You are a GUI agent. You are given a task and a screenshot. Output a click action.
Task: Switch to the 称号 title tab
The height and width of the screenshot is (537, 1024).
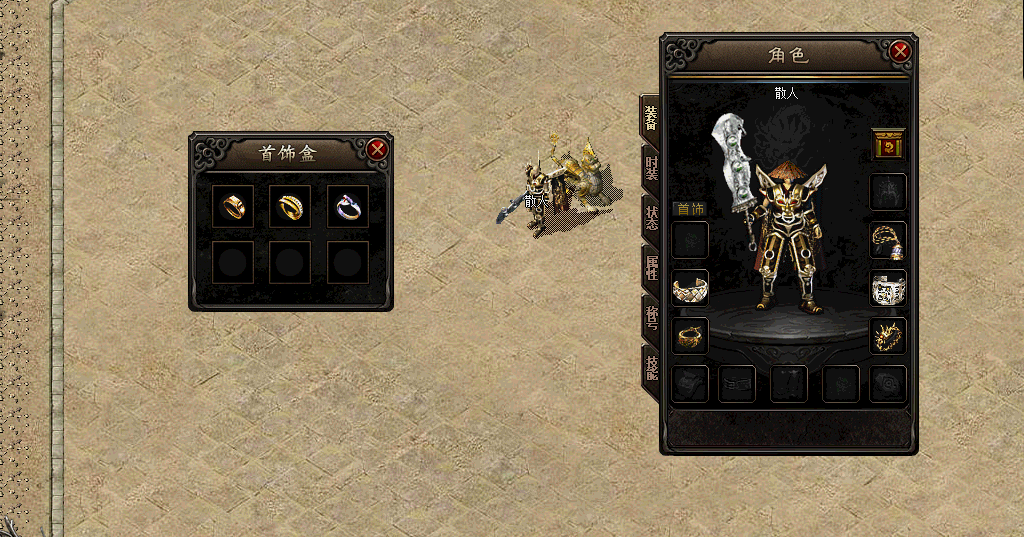pos(651,317)
